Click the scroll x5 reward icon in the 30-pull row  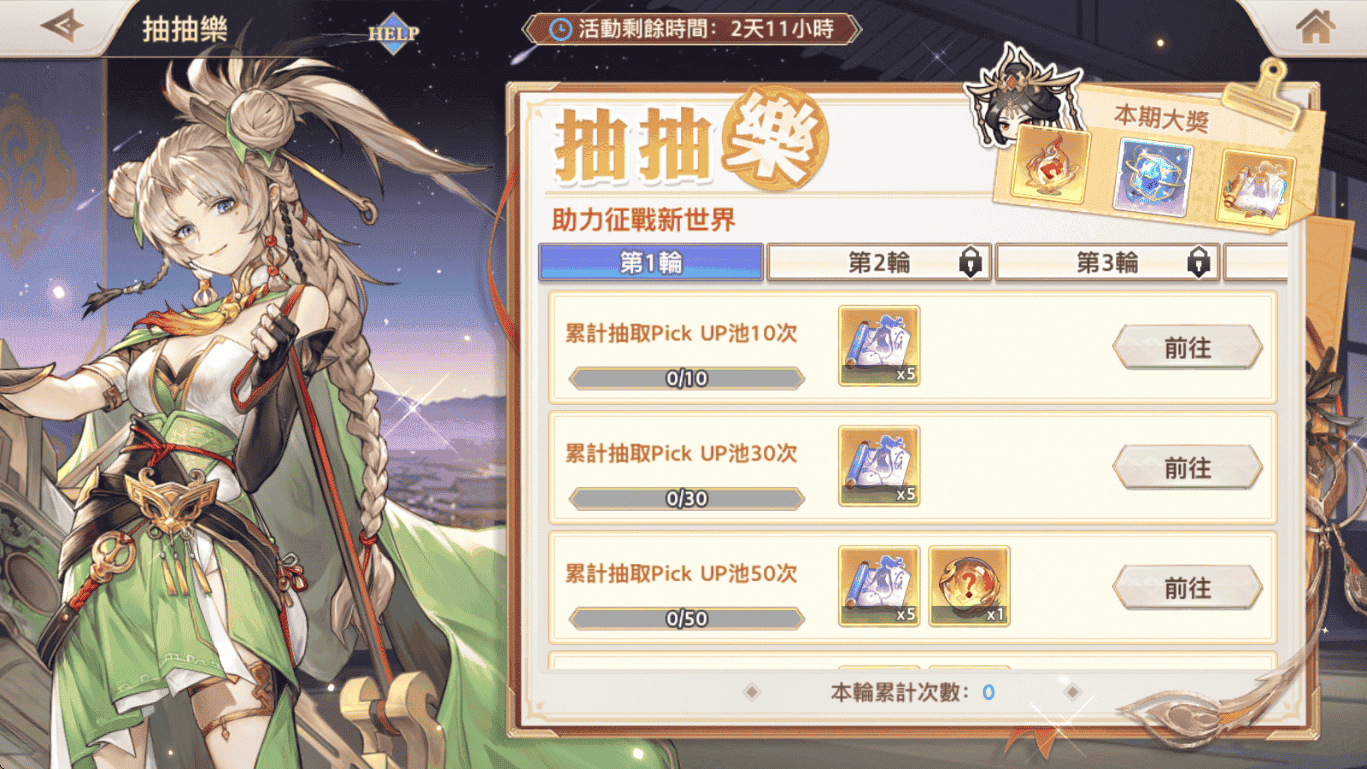click(x=878, y=466)
